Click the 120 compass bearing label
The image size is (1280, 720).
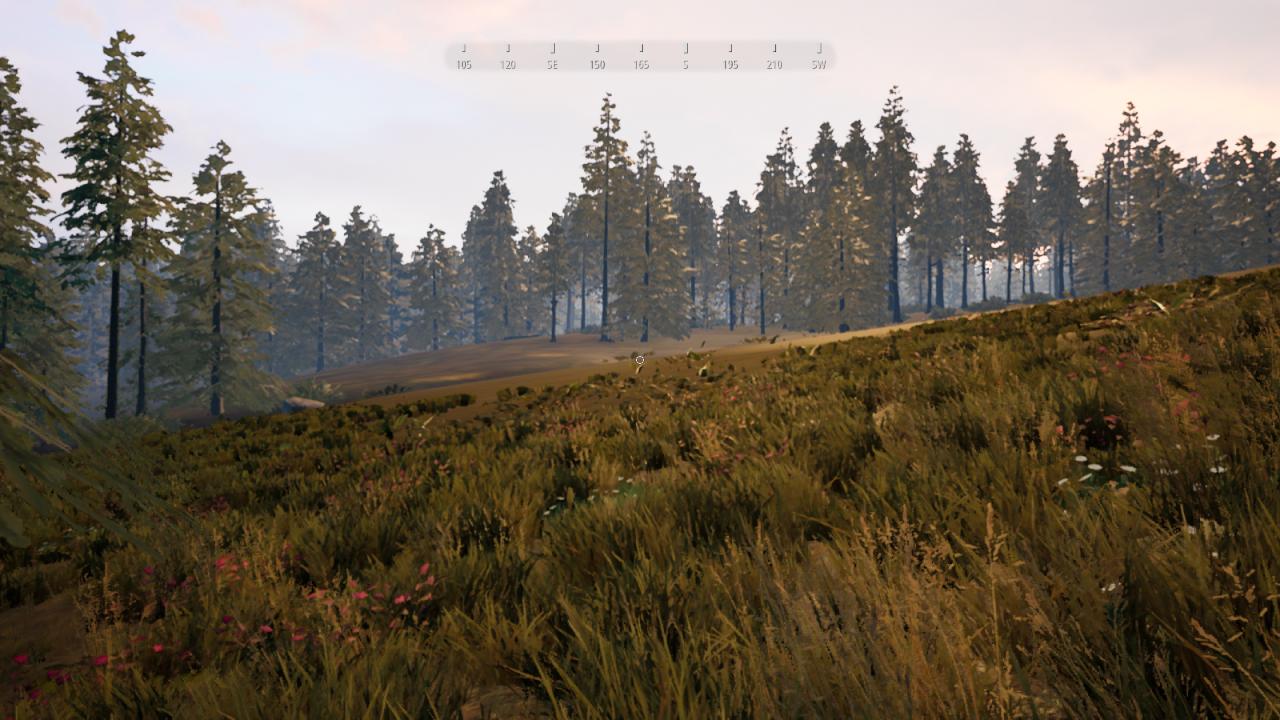click(x=508, y=66)
